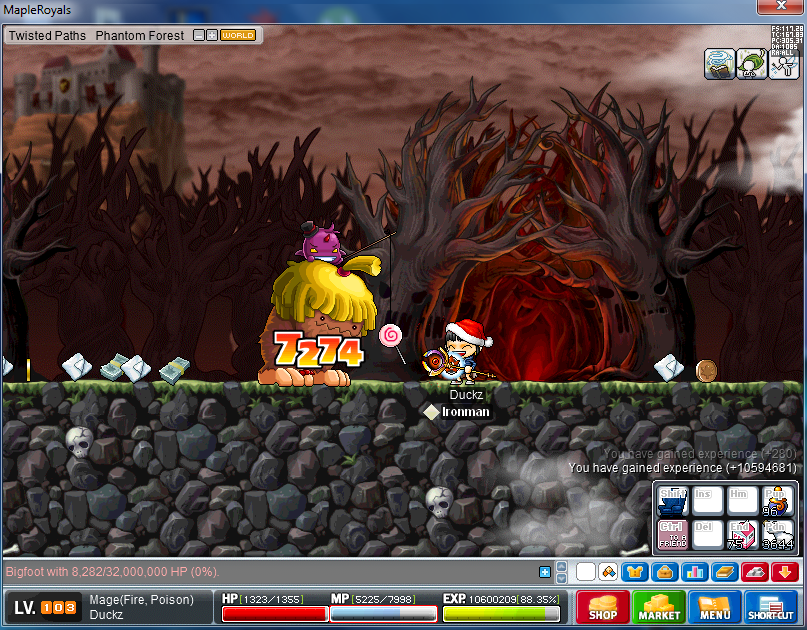Screen dimensions: 807x630
Task: Use the potion in the PgUp quickslot
Action: click(x=775, y=501)
